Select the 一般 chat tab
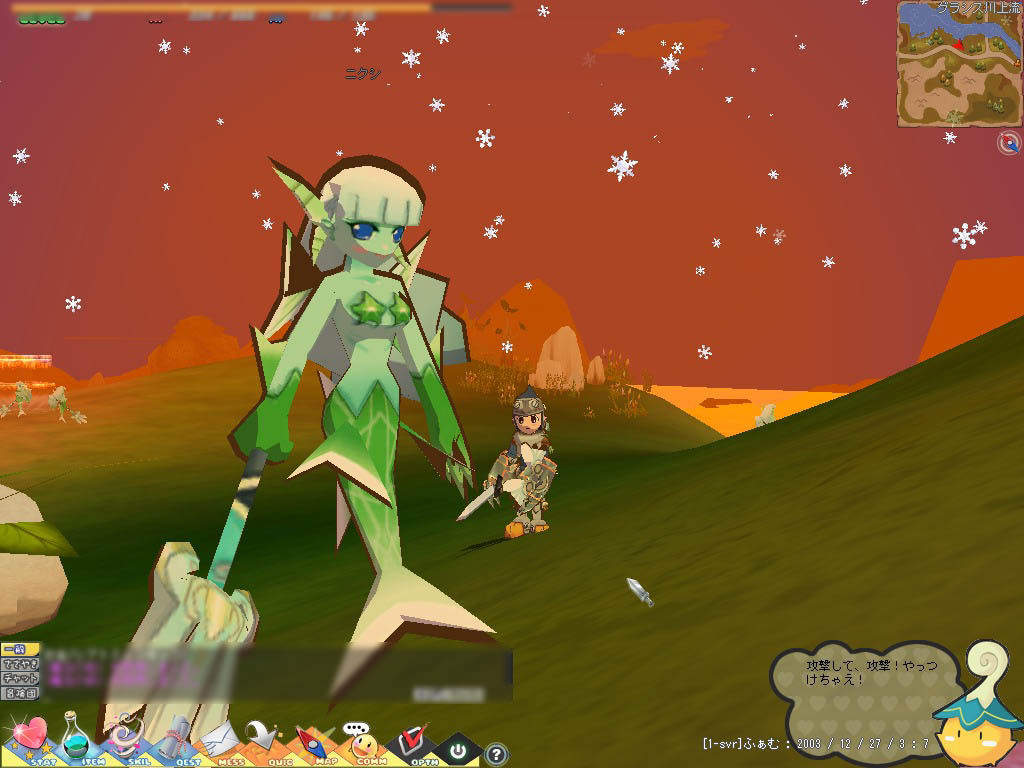Image resolution: width=1024 pixels, height=768 pixels. click(20, 650)
